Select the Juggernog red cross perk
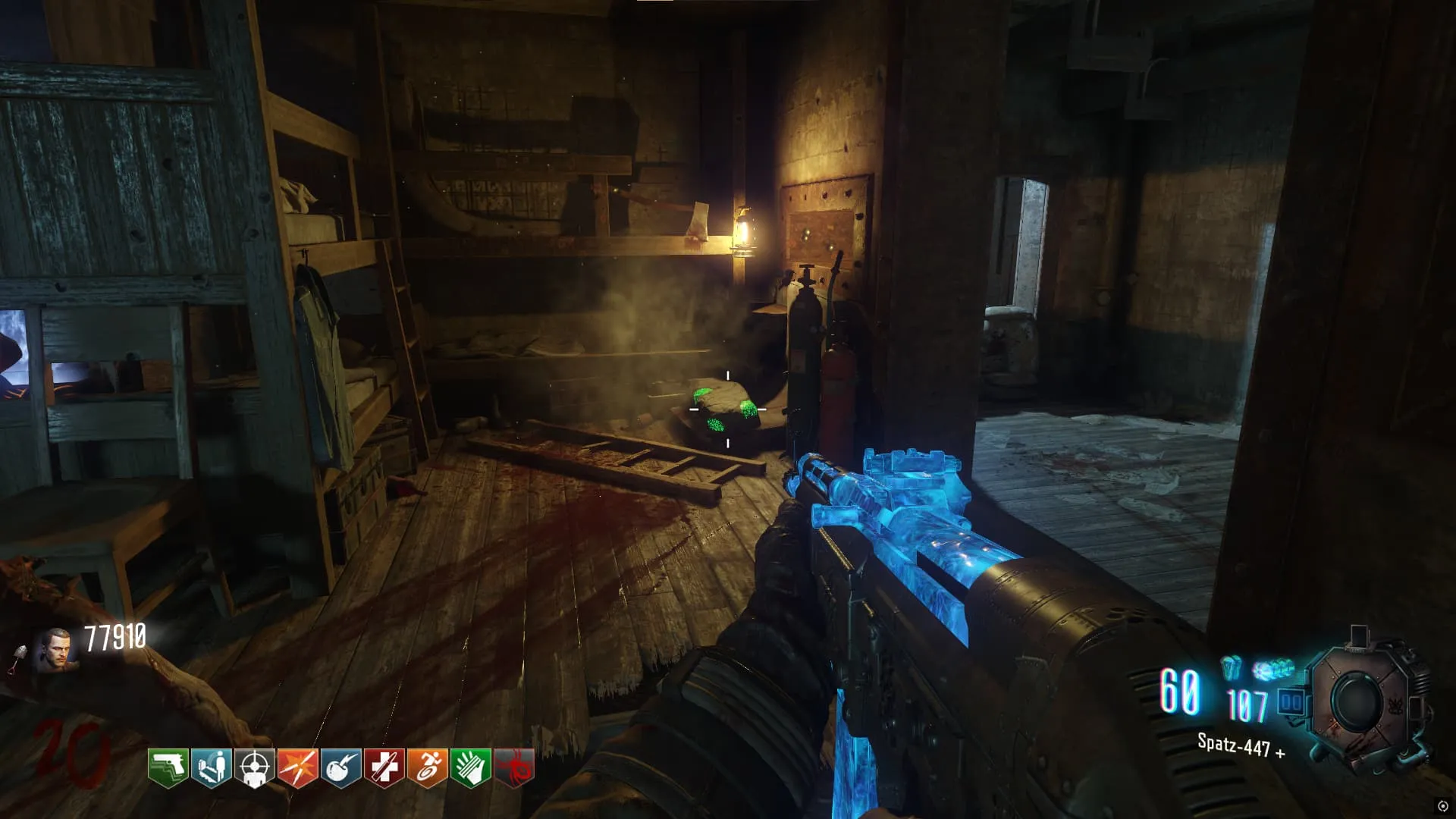 click(384, 768)
